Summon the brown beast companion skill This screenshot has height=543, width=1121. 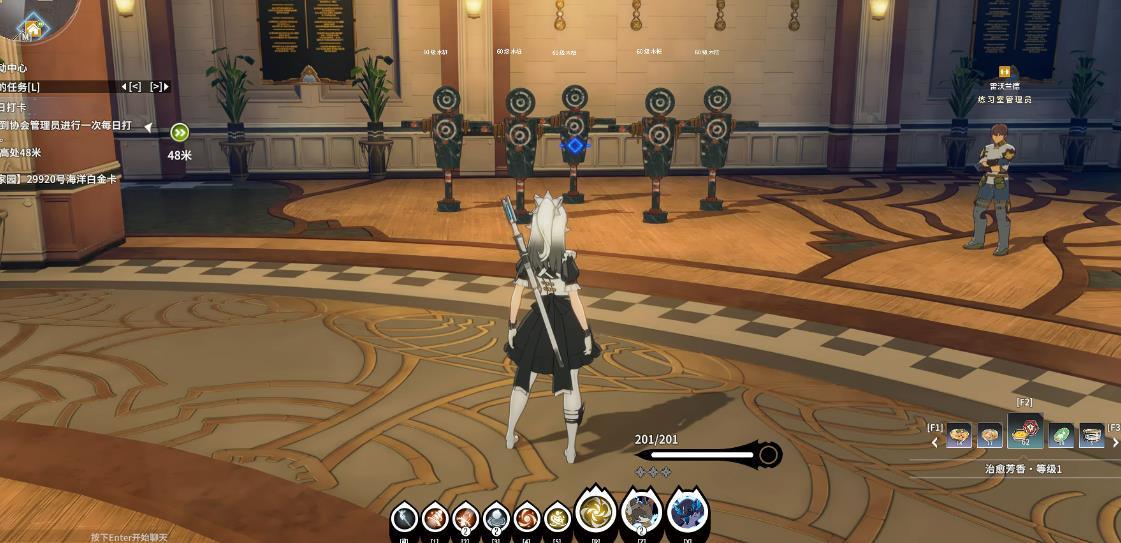pos(641,513)
